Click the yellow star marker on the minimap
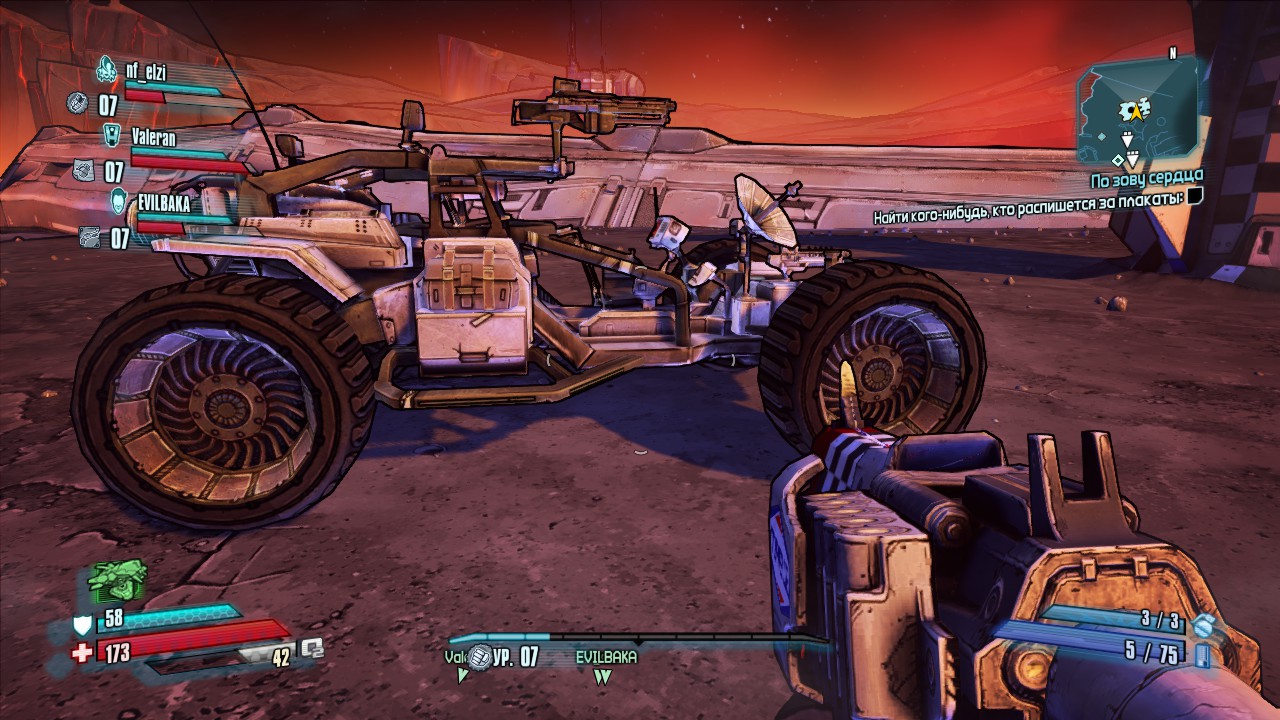Image resolution: width=1280 pixels, height=720 pixels. (x=1135, y=111)
